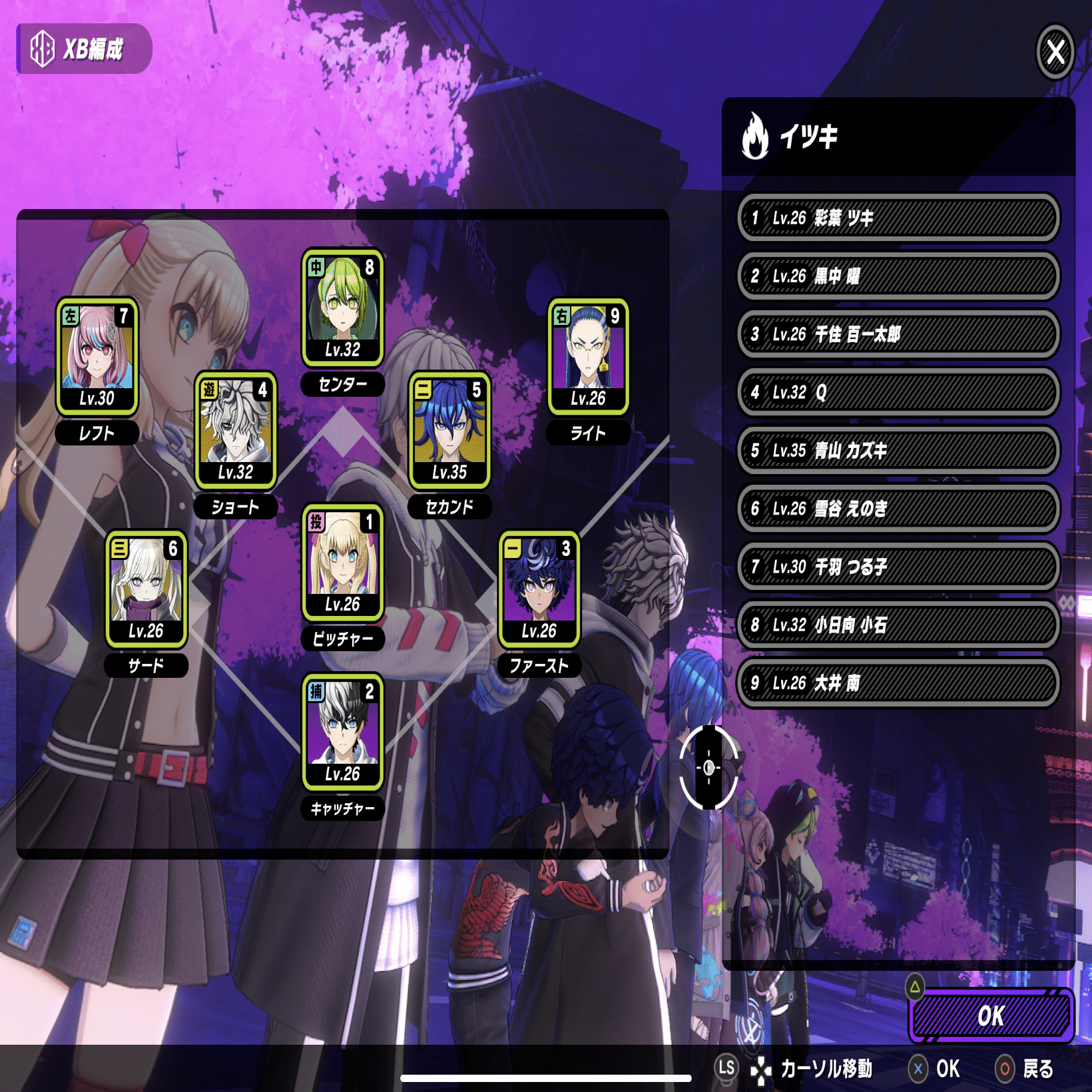
Task: Select batter 3 千住 百一太郎 row
Action: pos(898,334)
